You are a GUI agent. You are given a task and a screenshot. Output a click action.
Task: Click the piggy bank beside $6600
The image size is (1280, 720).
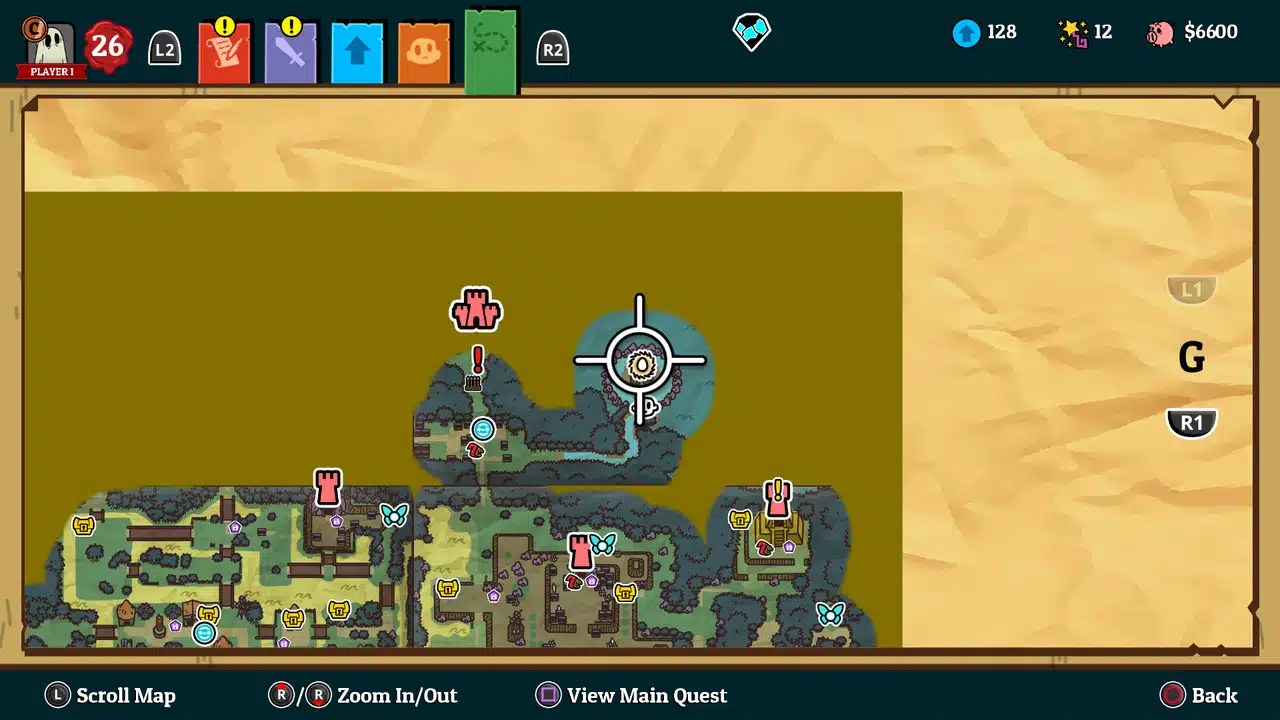1160,32
